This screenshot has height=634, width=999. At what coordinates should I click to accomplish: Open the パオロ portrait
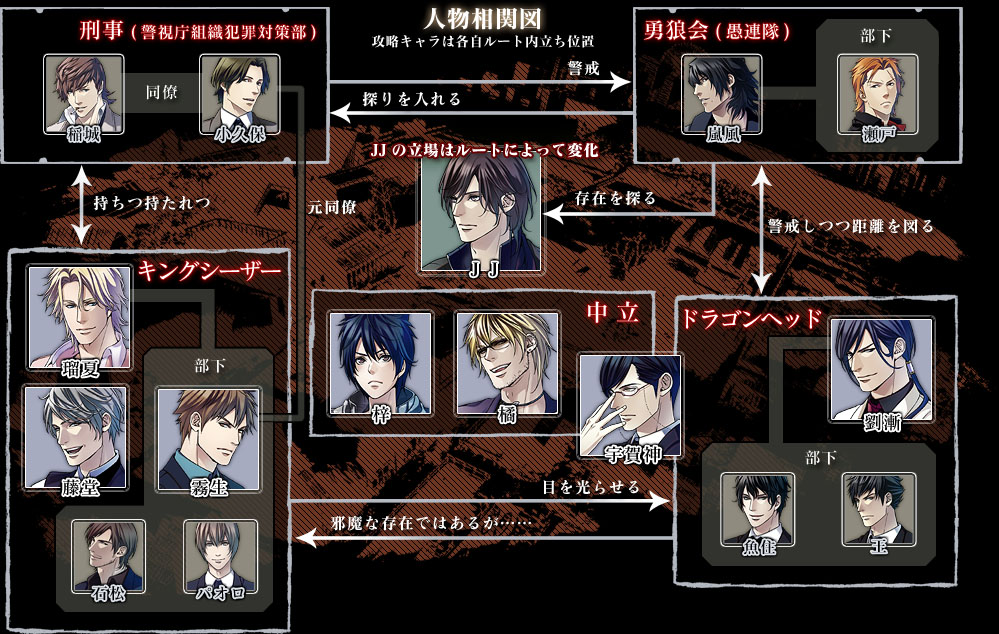pyautogui.click(x=221, y=557)
